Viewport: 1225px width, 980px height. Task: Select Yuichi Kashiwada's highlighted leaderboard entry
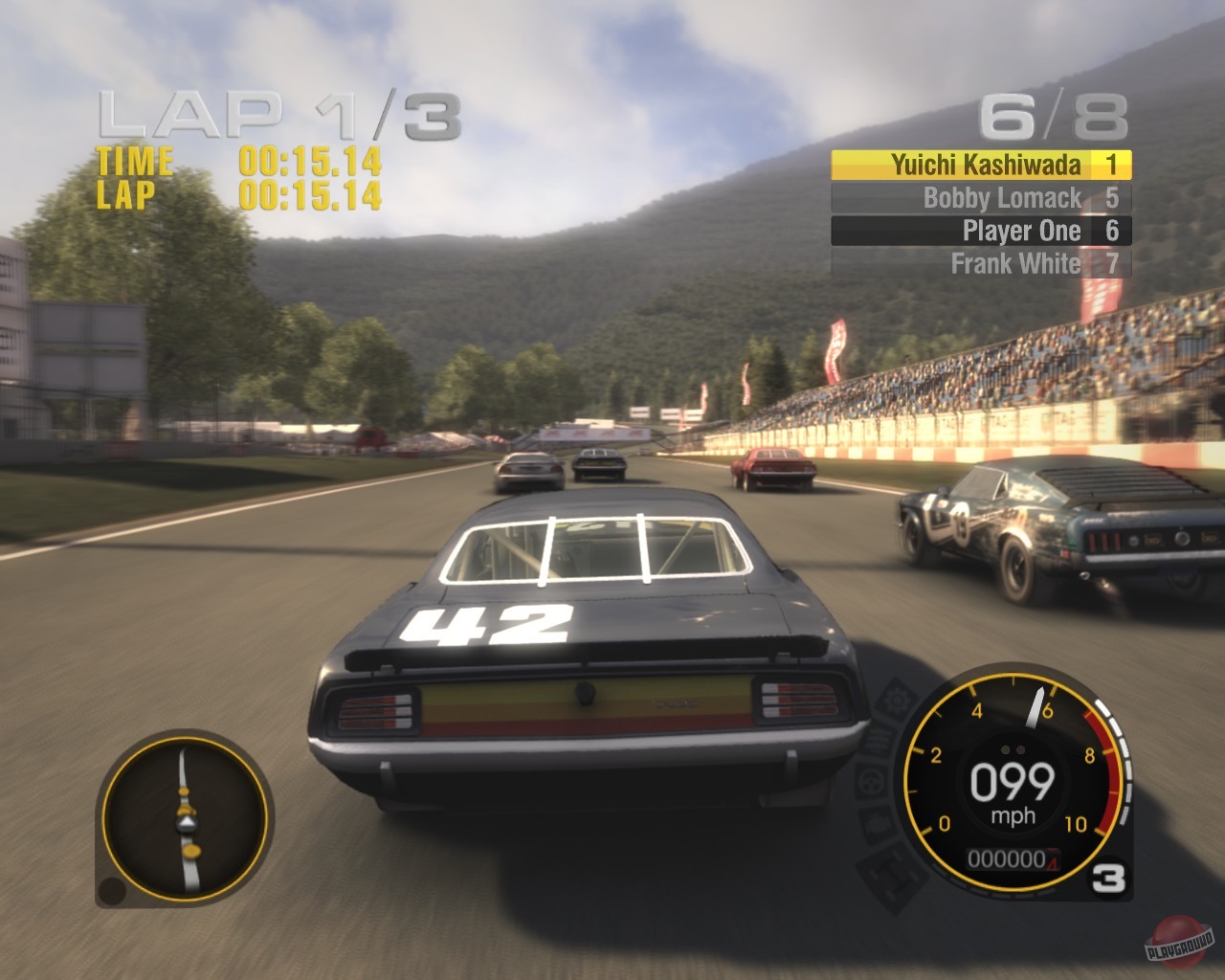(981, 165)
